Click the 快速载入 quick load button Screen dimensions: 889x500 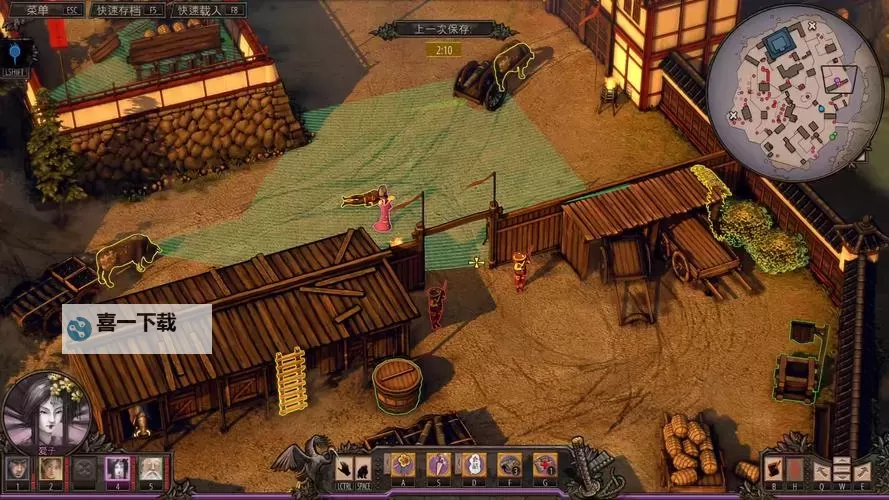click(208, 10)
